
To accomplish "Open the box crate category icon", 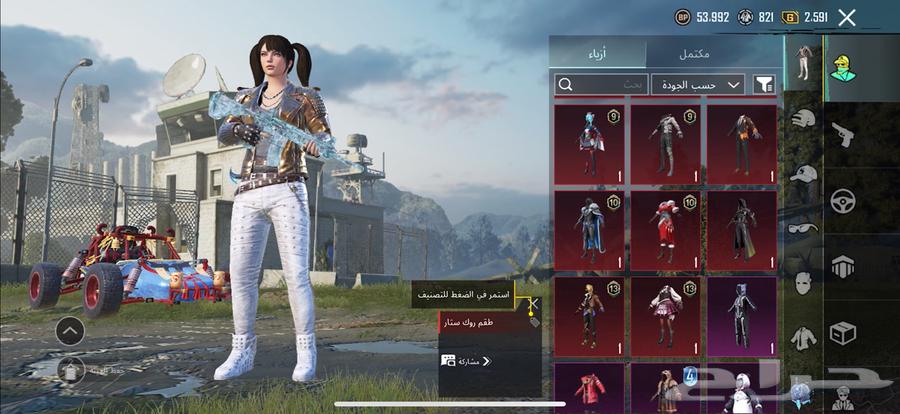I will pyautogui.click(x=843, y=332).
